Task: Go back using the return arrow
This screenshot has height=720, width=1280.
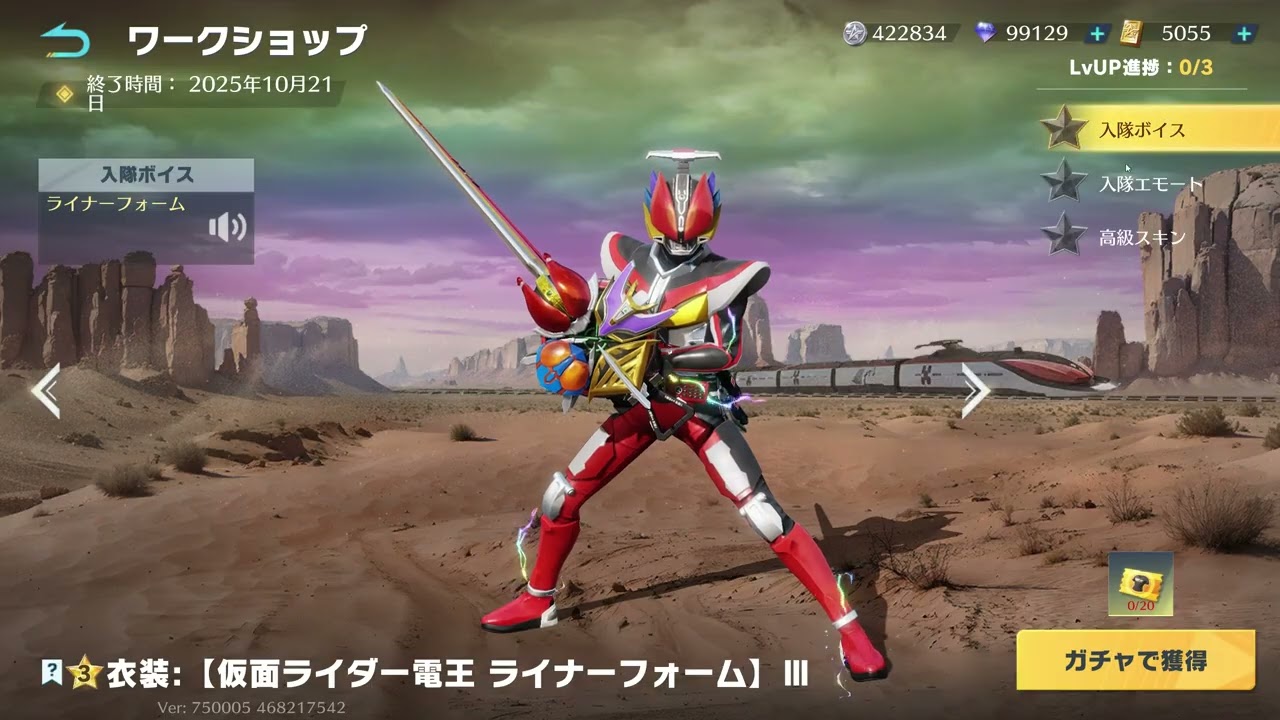Action: [65, 40]
